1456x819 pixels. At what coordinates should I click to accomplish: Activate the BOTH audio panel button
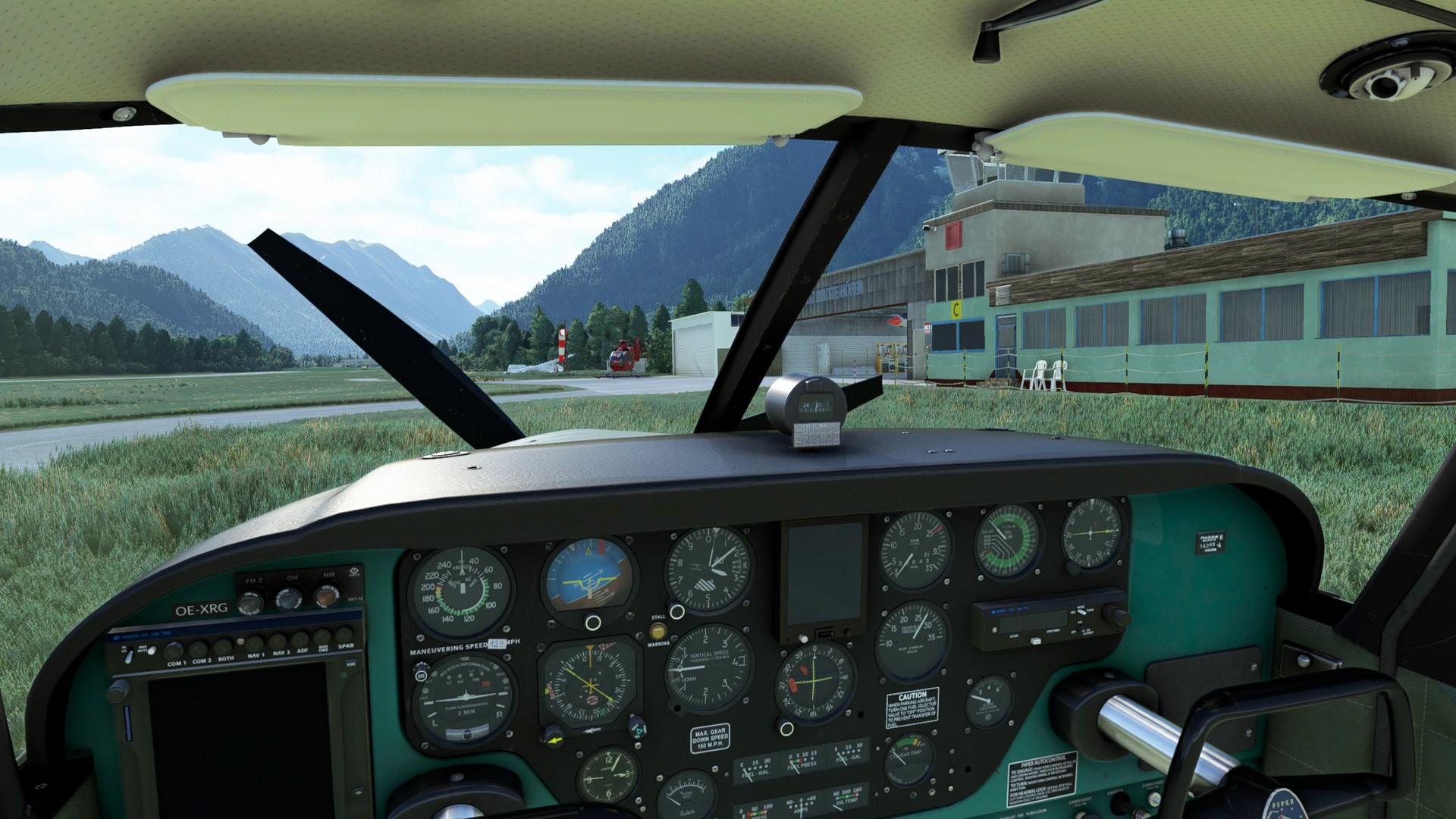point(224,647)
